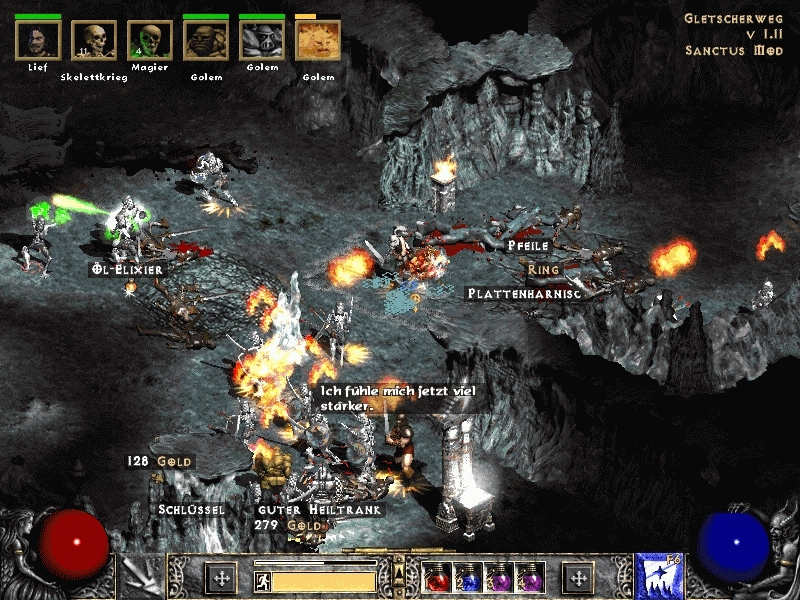Use the blue mana potion in the belt
This screenshot has width=800, height=600.
pos(467,578)
